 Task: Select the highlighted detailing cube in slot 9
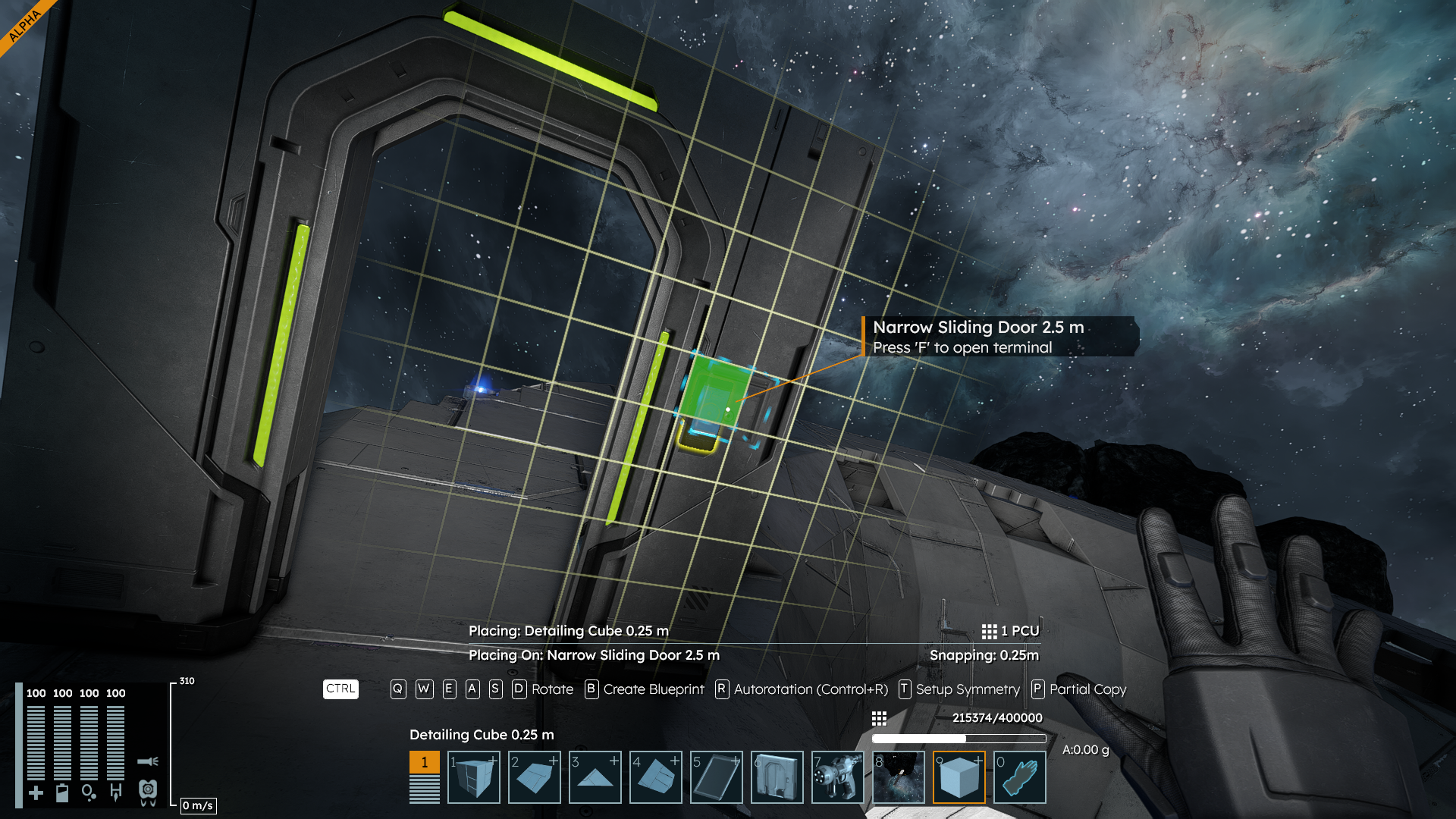click(x=959, y=777)
